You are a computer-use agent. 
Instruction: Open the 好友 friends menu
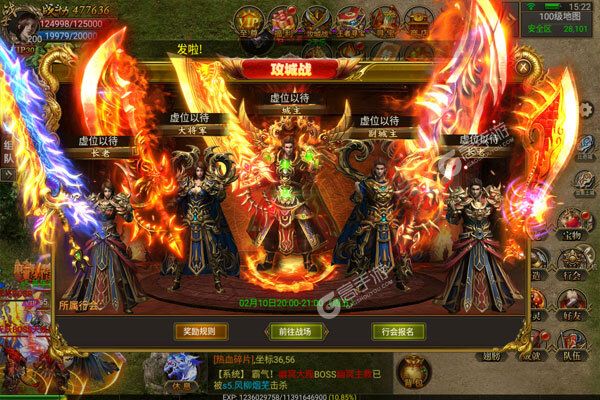tap(571, 300)
